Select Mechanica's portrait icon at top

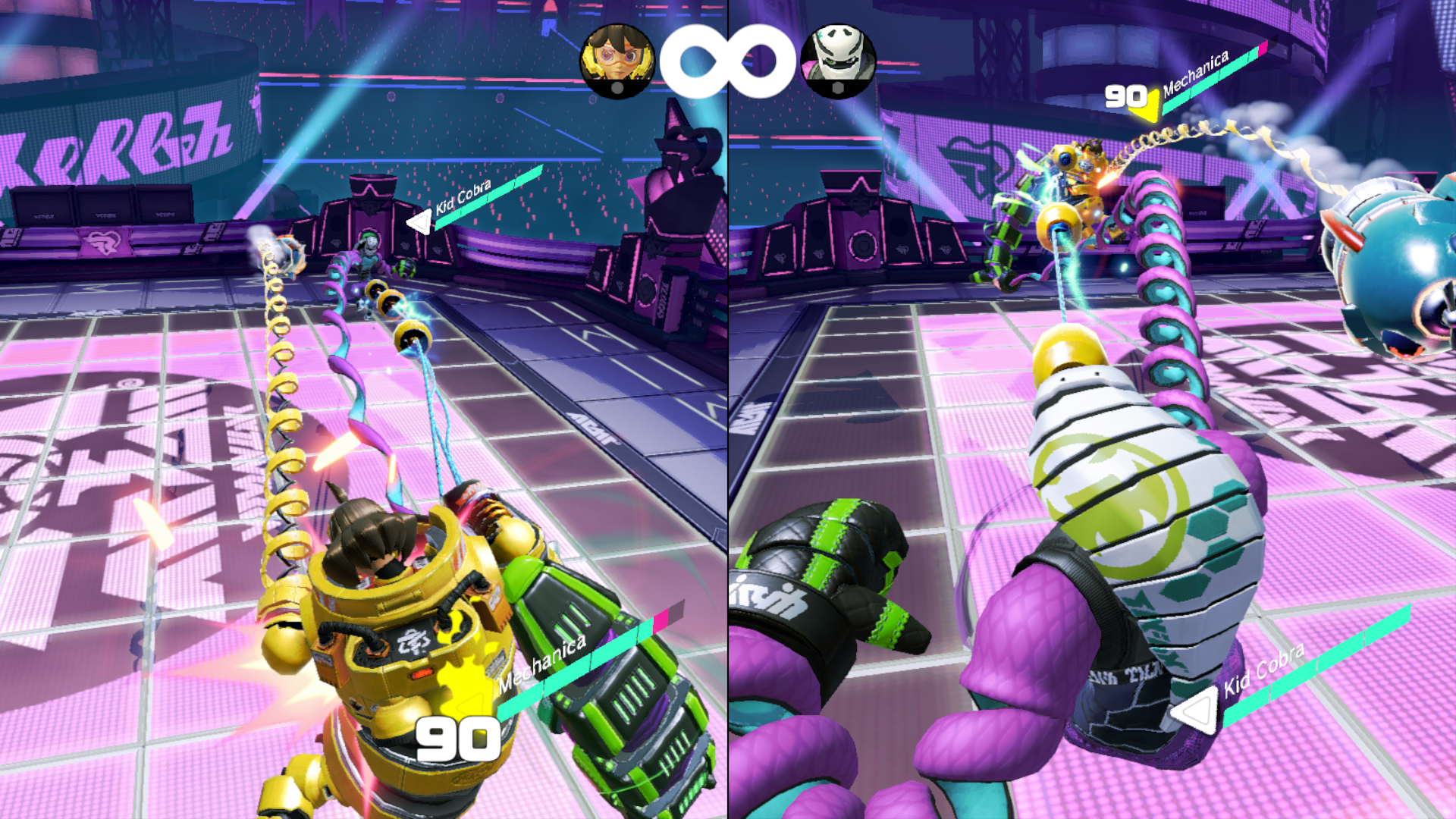point(617,61)
